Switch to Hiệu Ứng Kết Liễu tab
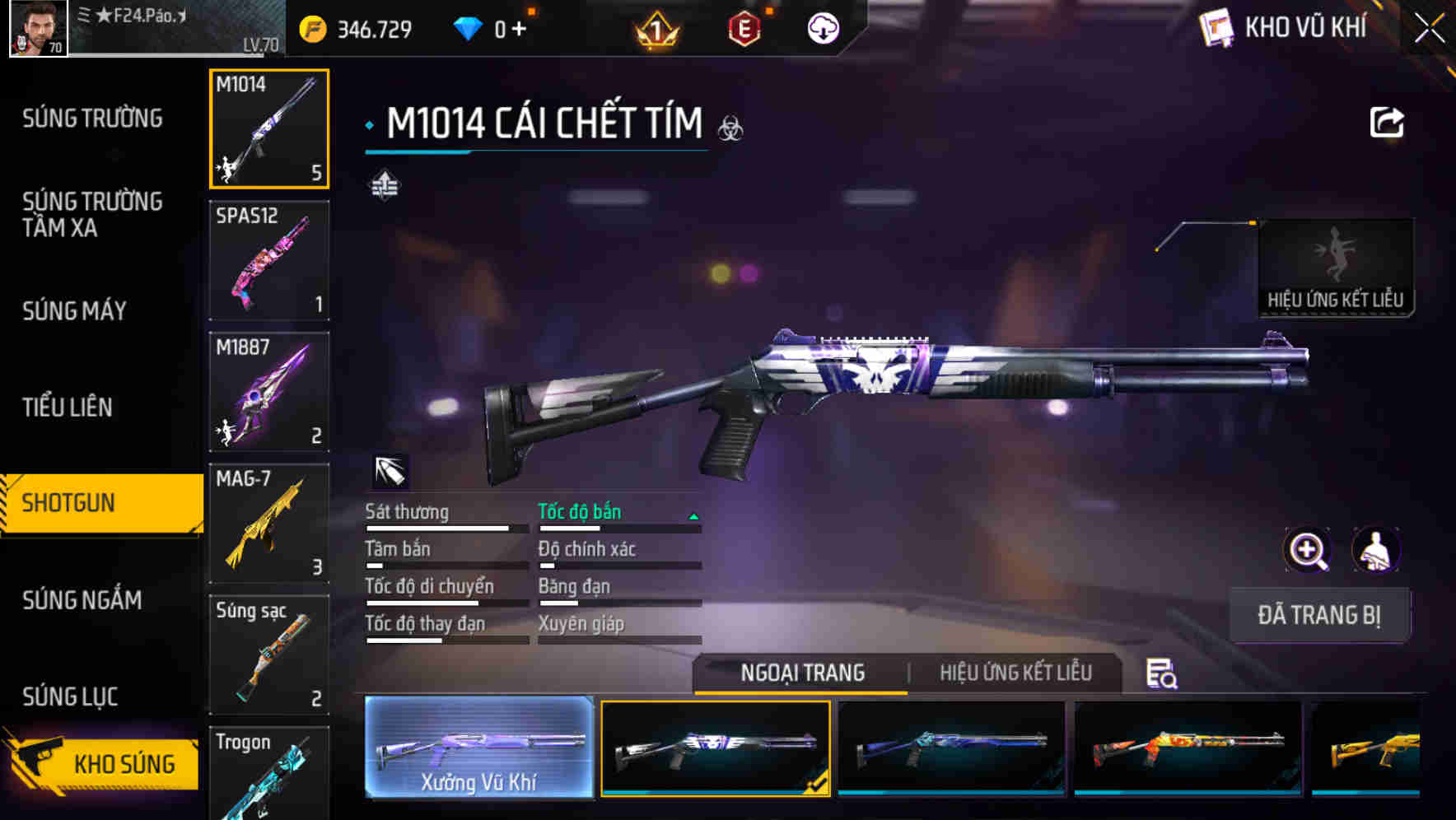The image size is (1456, 820). click(1015, 673)
